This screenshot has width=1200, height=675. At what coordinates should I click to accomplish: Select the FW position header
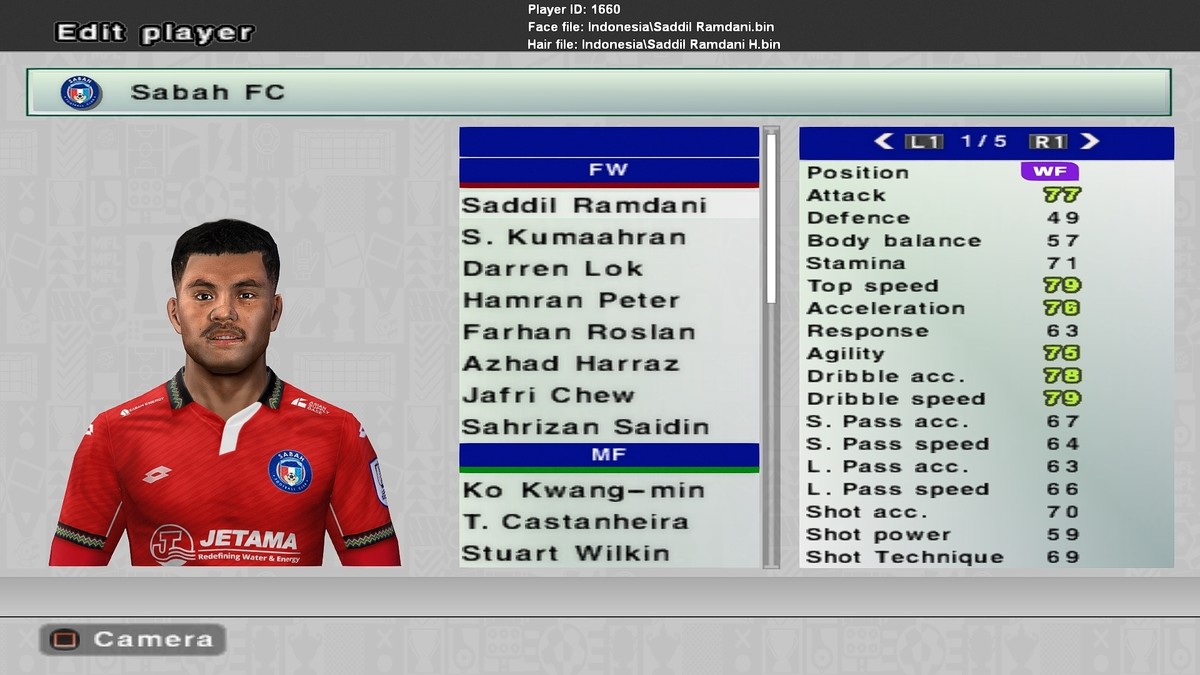click(609, 170)
